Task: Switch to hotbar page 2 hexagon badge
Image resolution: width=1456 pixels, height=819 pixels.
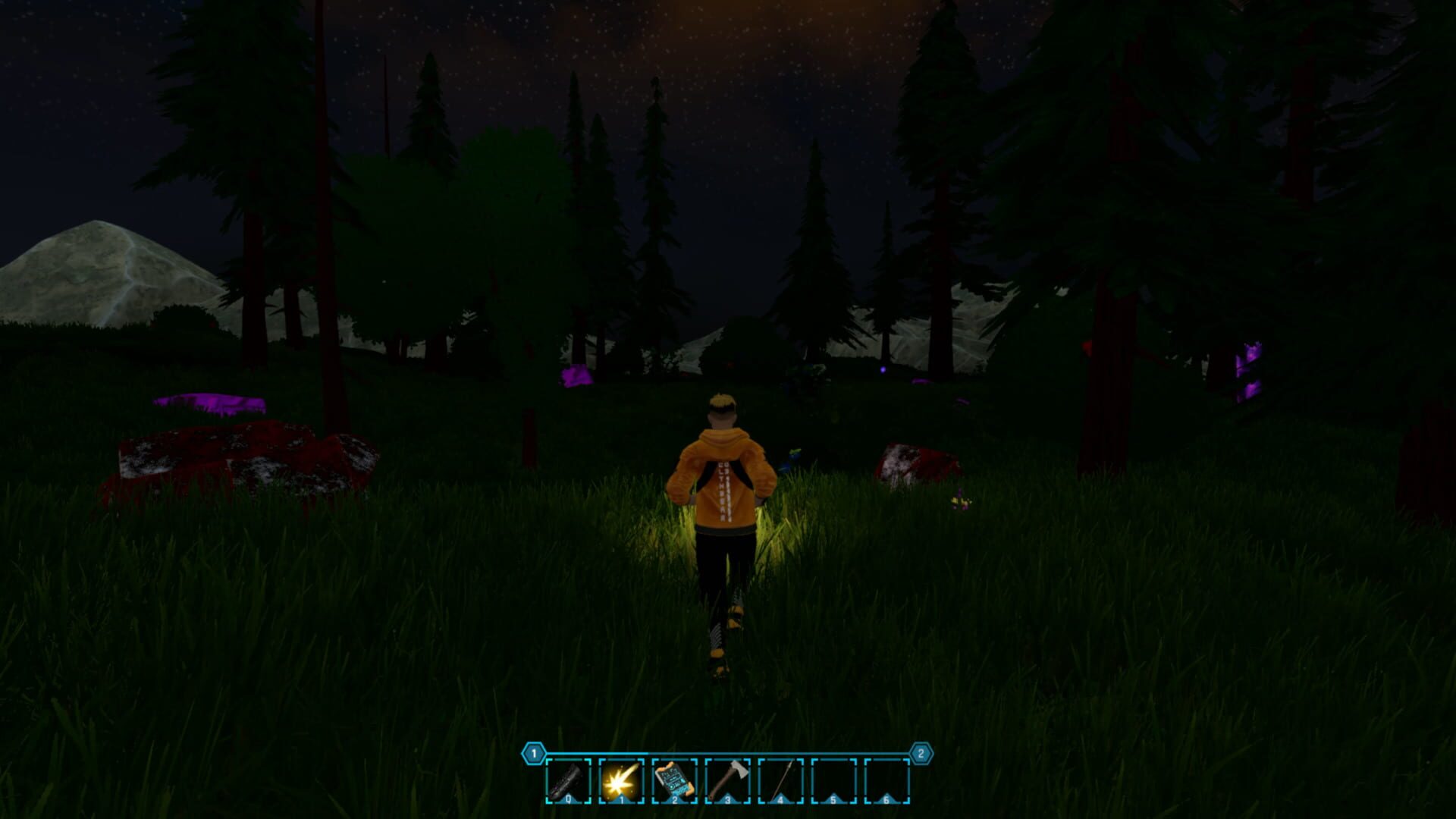Action: click(x=921, y=753)
